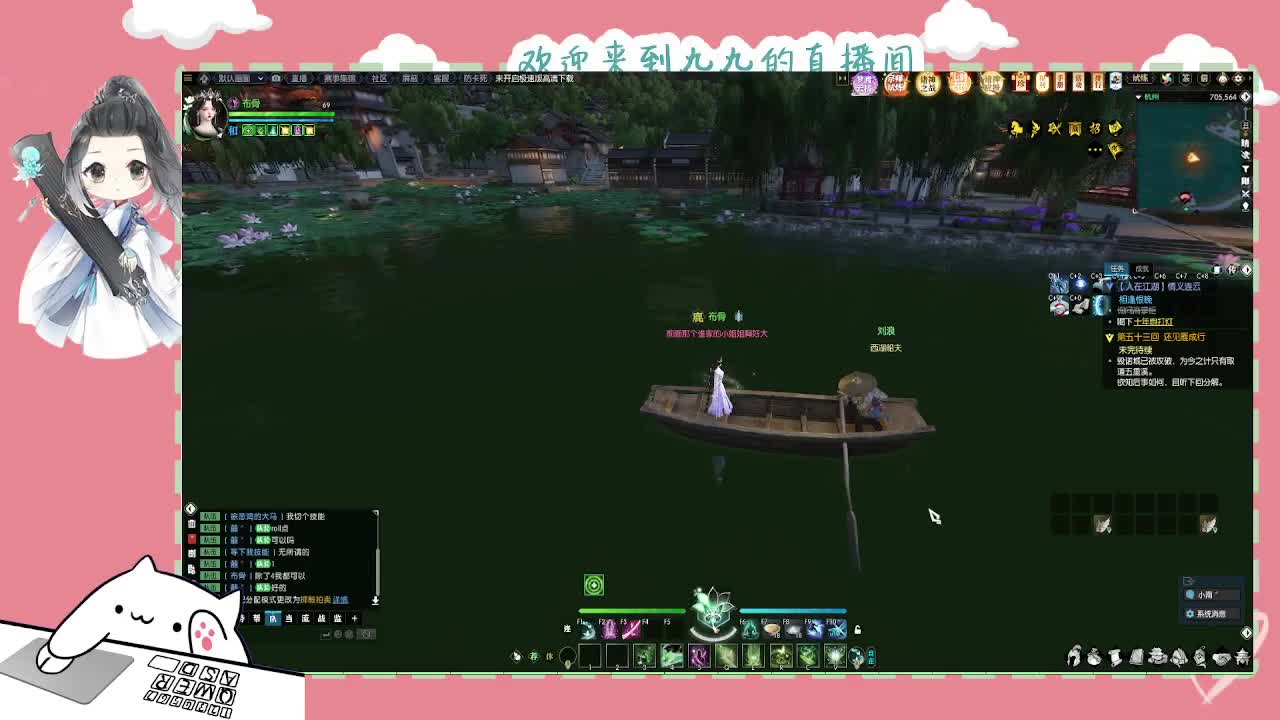Click the yellow 十年囧打灯 quest link
Viewport: 1280px width, 720px height.
point(1152,322)
